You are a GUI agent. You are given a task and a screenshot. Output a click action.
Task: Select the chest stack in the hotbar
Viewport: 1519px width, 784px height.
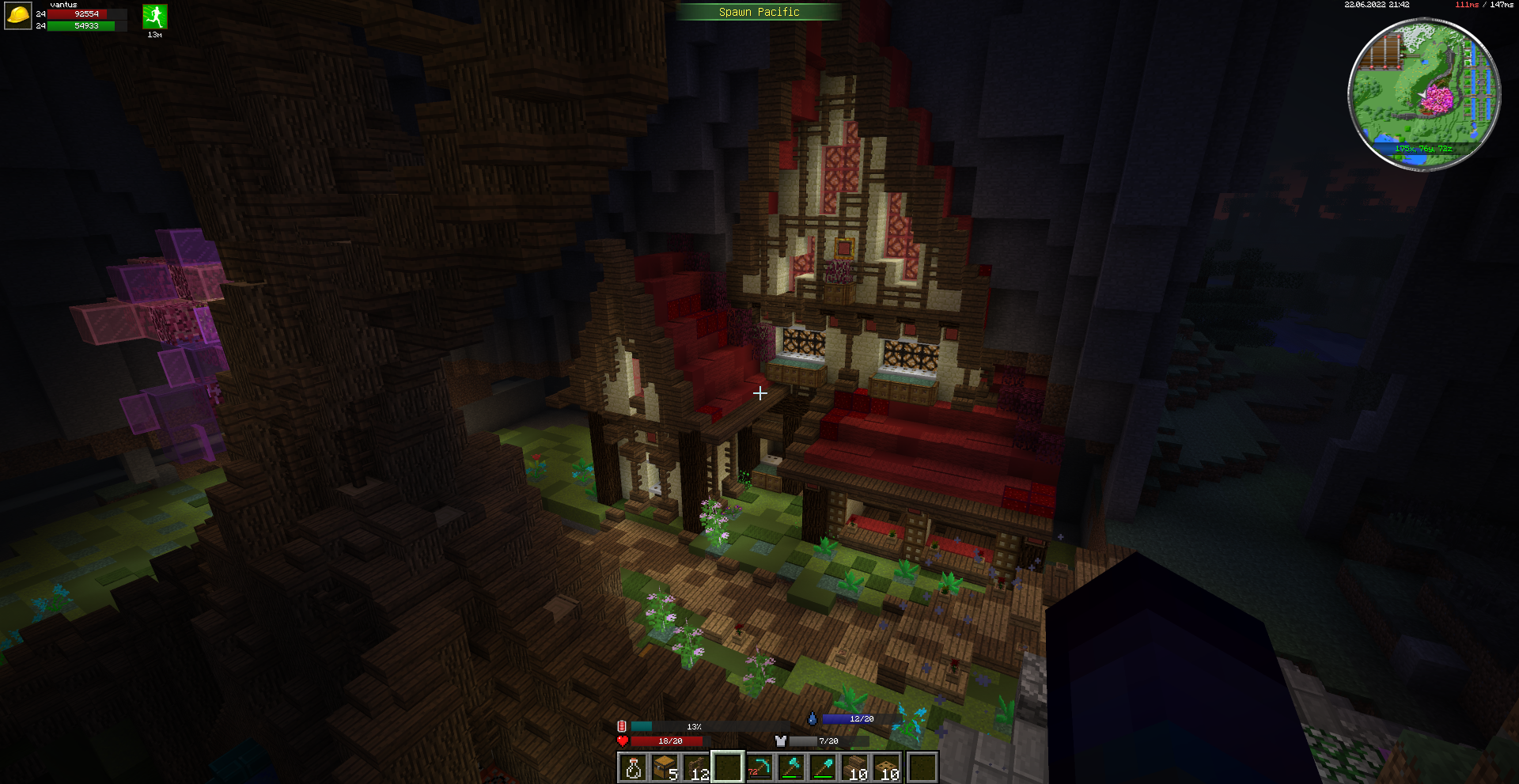pyautogui.click(x=665, y=767)
